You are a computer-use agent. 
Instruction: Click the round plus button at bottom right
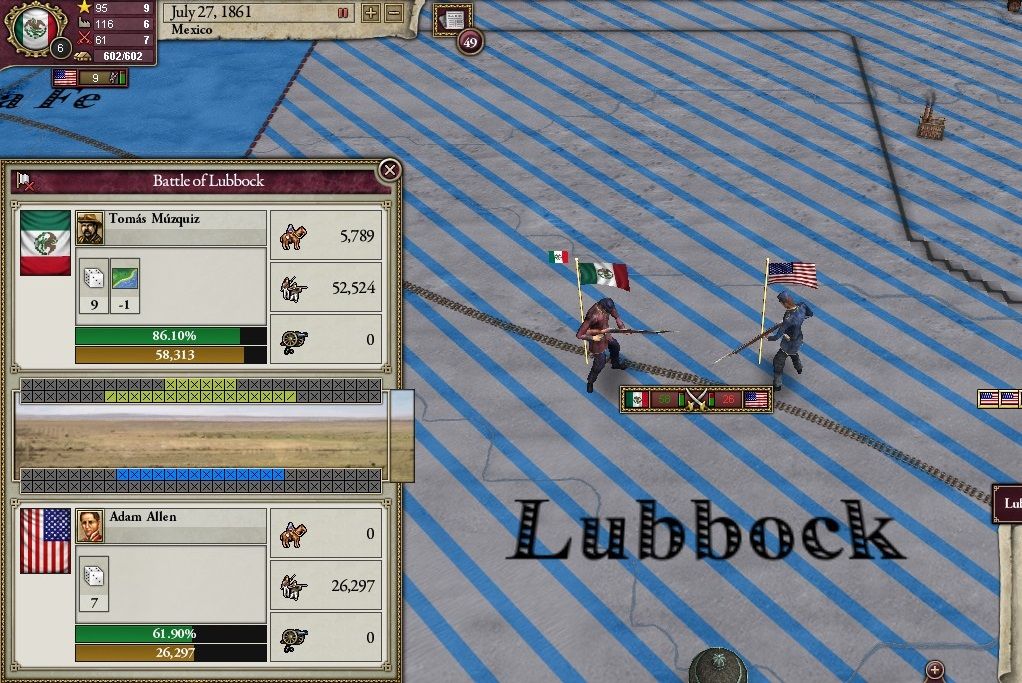point(935,670)
